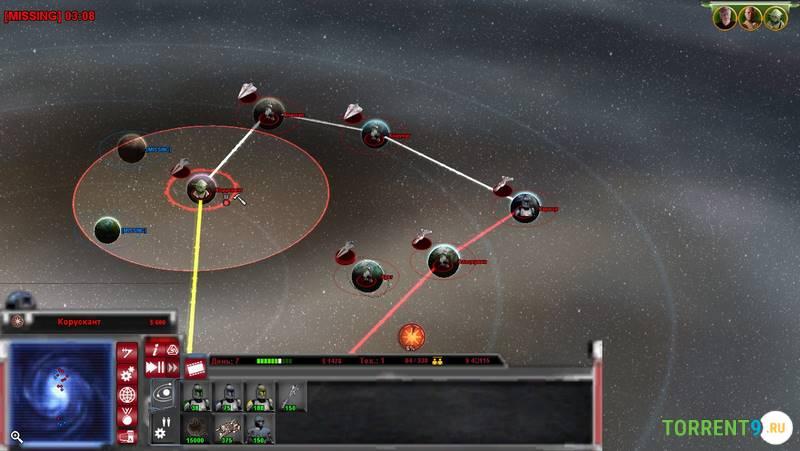Select the build item costing 15000
Viewport: 800px width, 451px height.
(x=197, y=429)
